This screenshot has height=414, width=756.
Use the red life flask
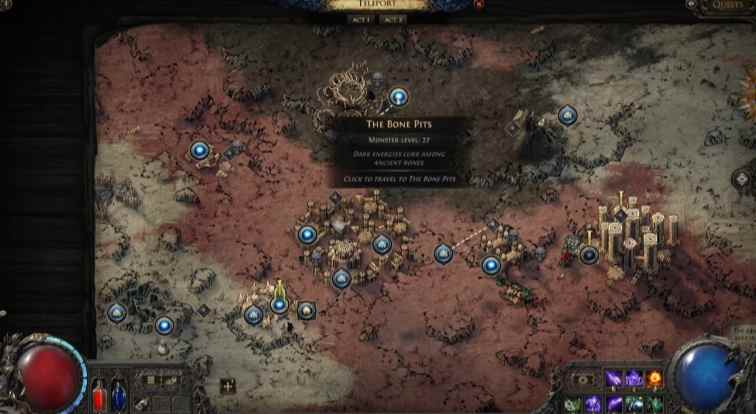pyautogui.click(x=100, y=395)
